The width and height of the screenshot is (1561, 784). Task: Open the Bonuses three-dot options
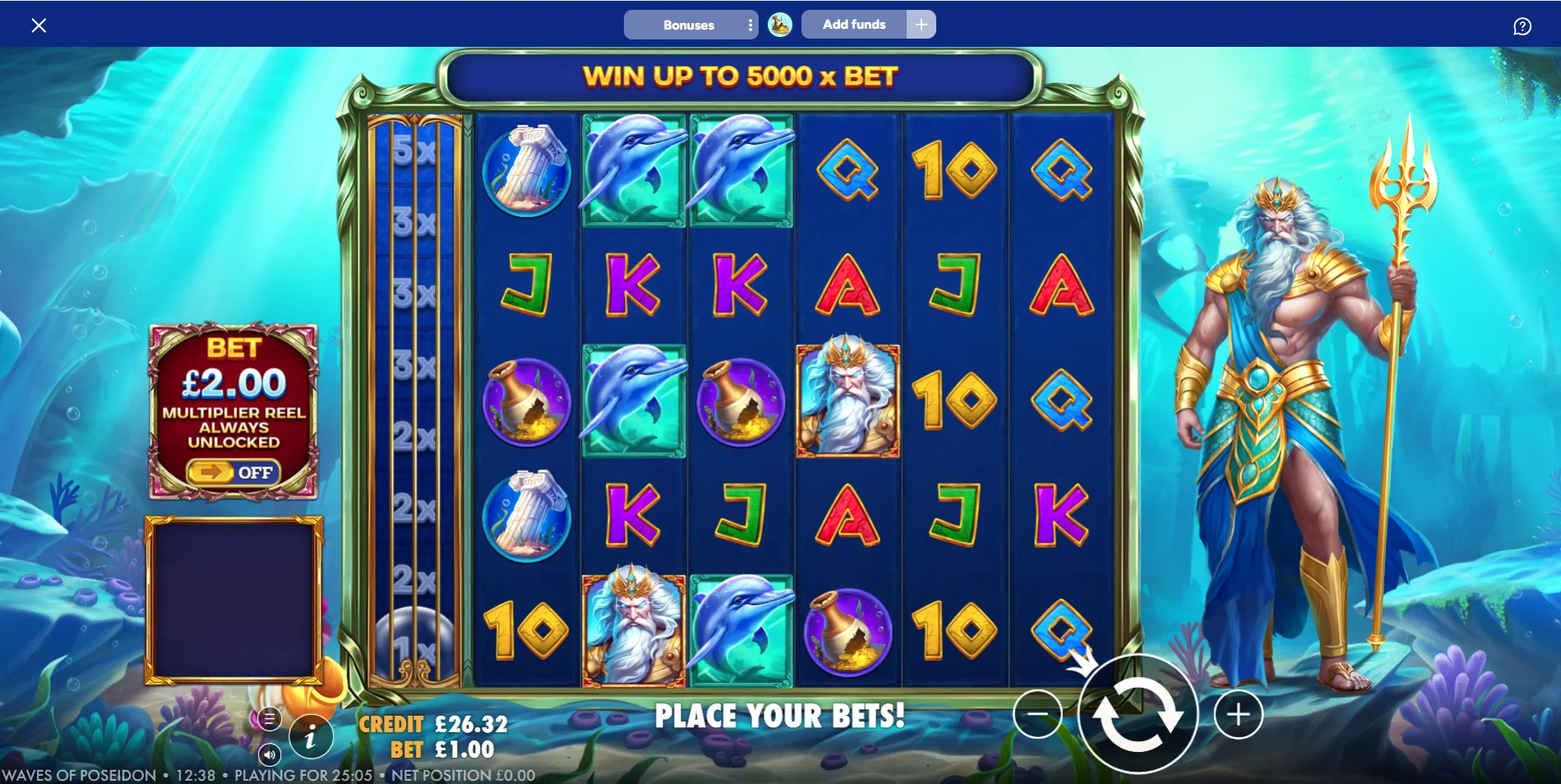pos(750,25)
